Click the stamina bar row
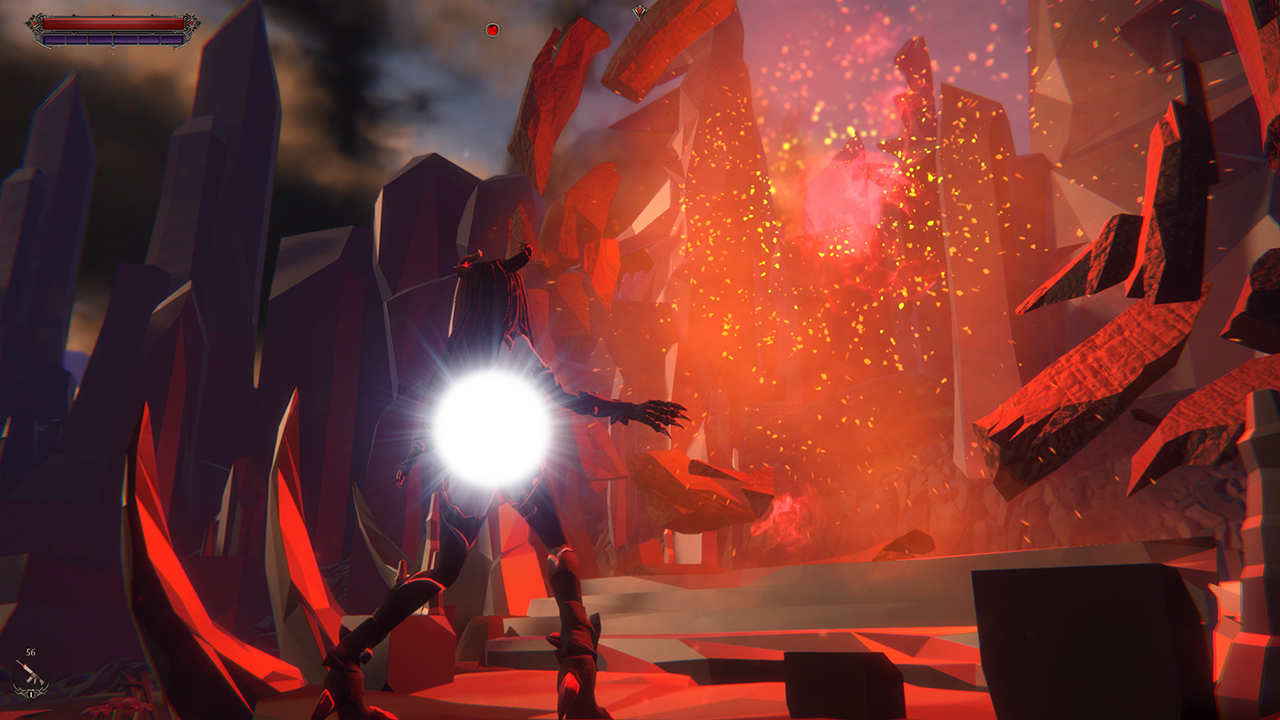 click(x=113, y=39)
